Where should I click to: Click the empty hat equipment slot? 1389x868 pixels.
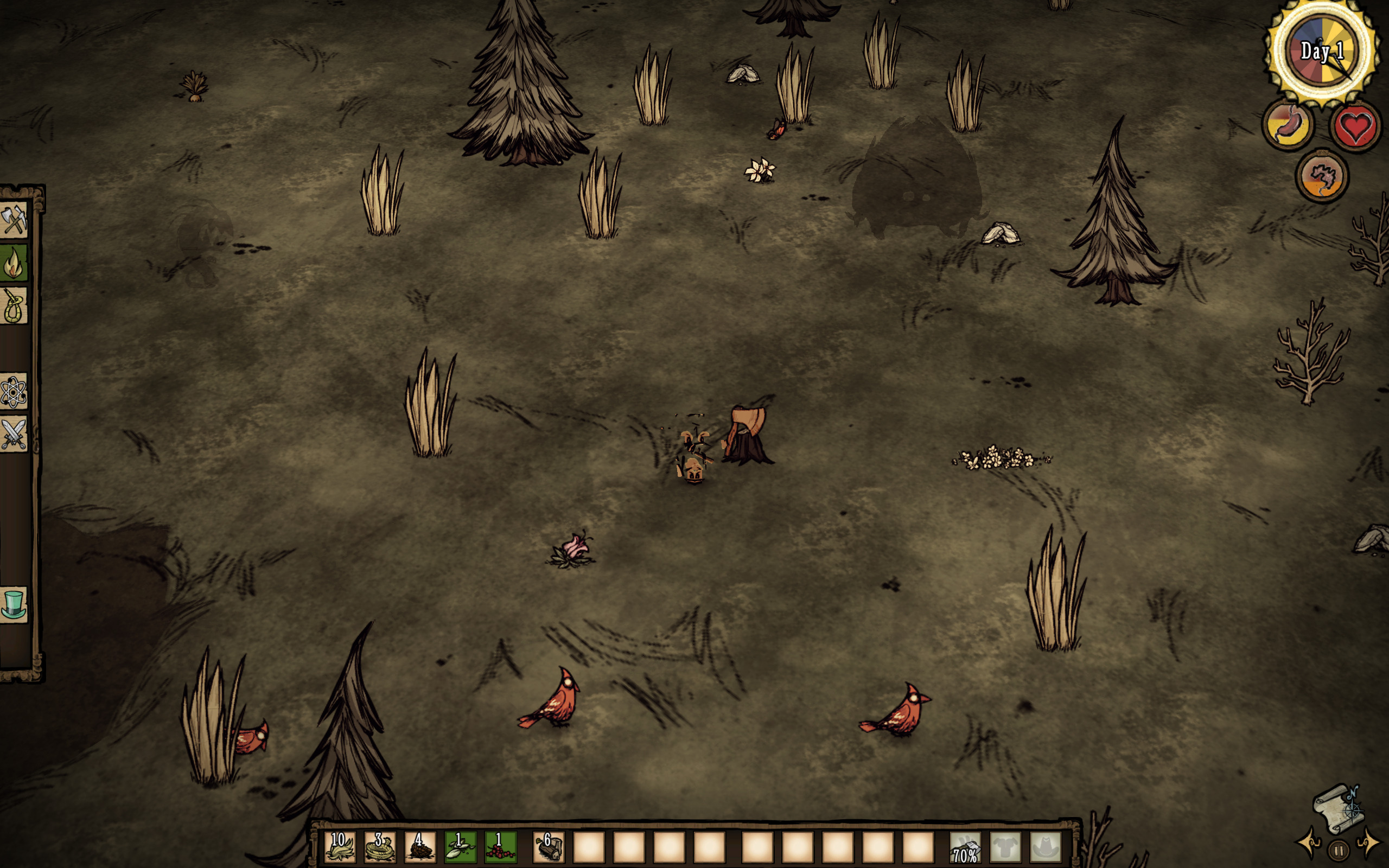[1046, 847]
